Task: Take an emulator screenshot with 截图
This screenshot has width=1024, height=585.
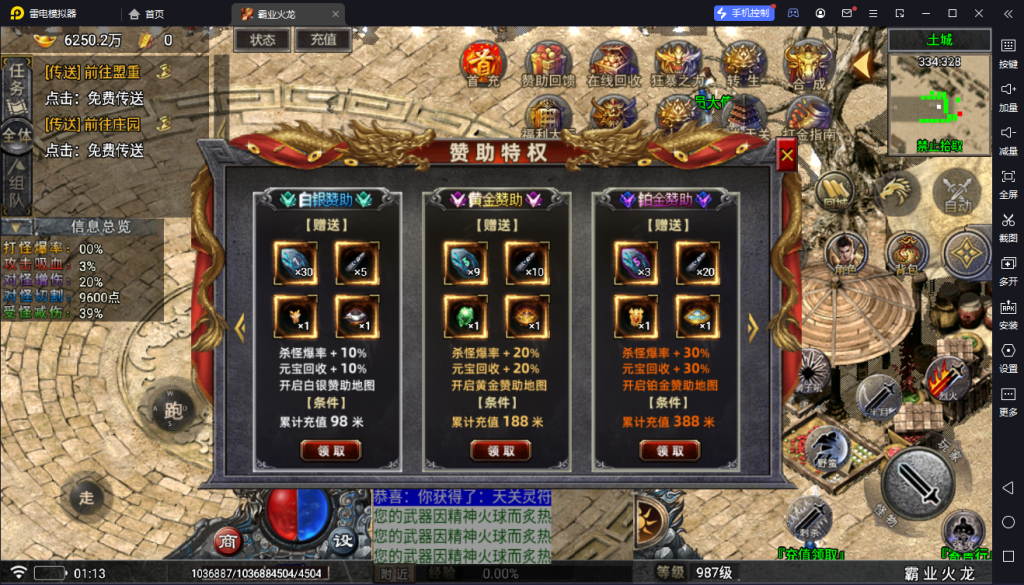Action: point(1008,226)
